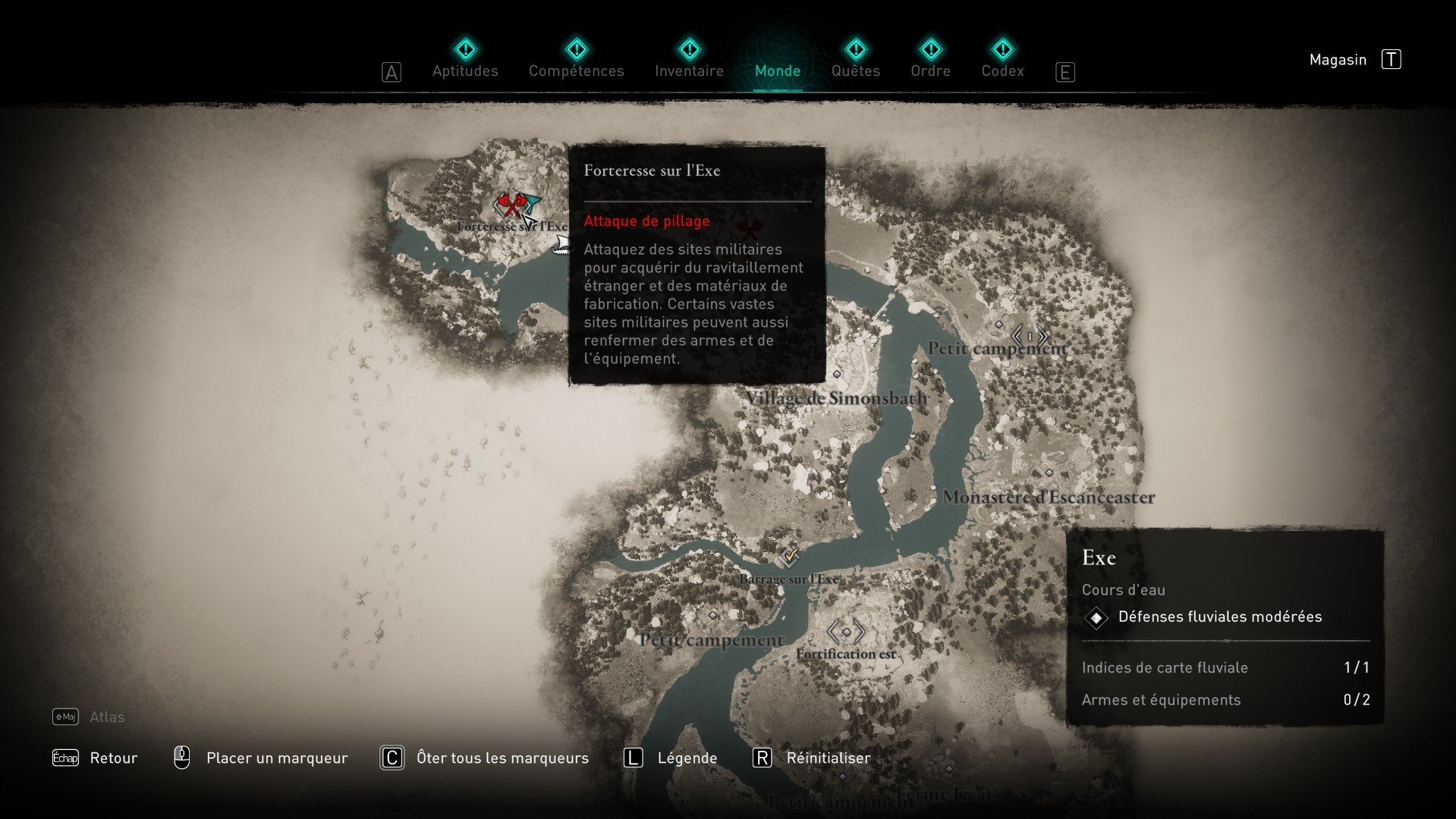Click the longship icon near the fortress
This screenshot has height=819, width=1456.
[x=561, y=244]
